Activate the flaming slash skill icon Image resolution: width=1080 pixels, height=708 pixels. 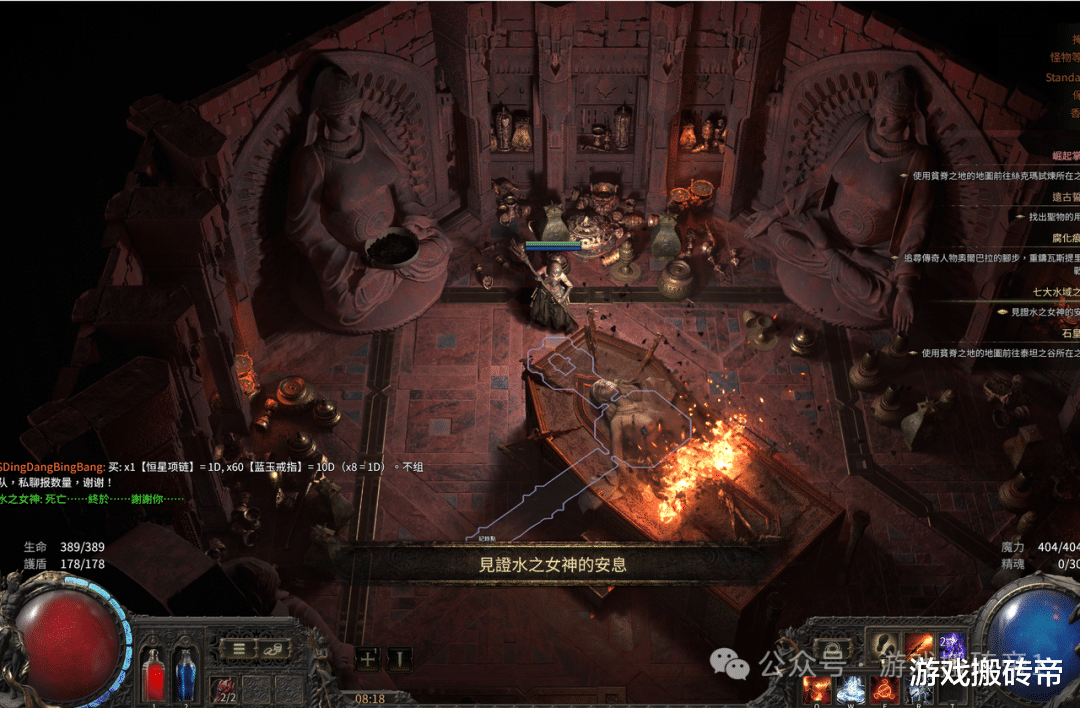[918, 648]
